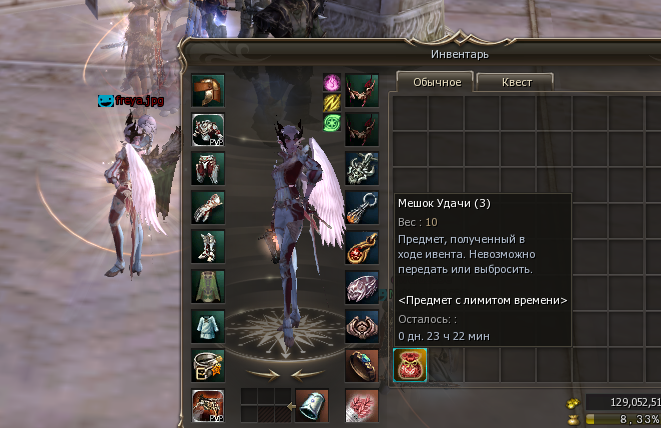This screenshot has height=428, width=661.
Task: Open the Квест inventory tab
Action: click(516, 82)
